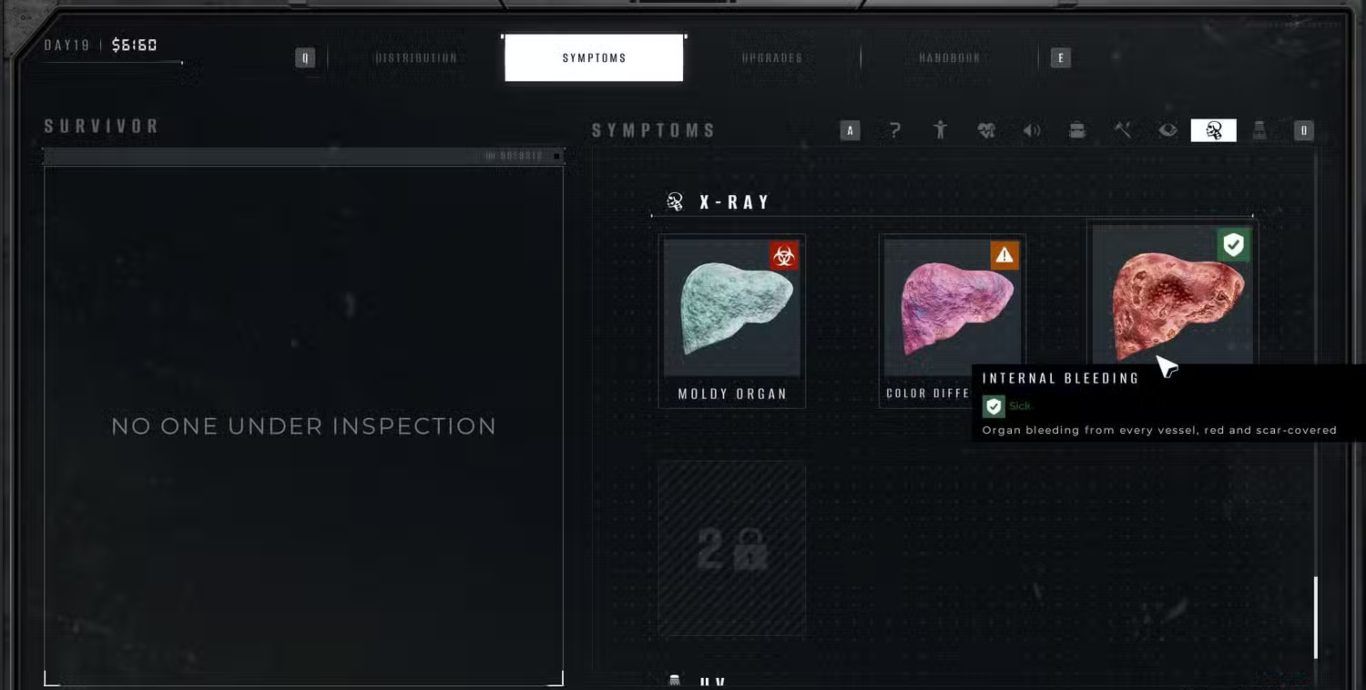Select the briefcase symptom category
This screenshot has width=1366, height=690.
(1077, 130)
